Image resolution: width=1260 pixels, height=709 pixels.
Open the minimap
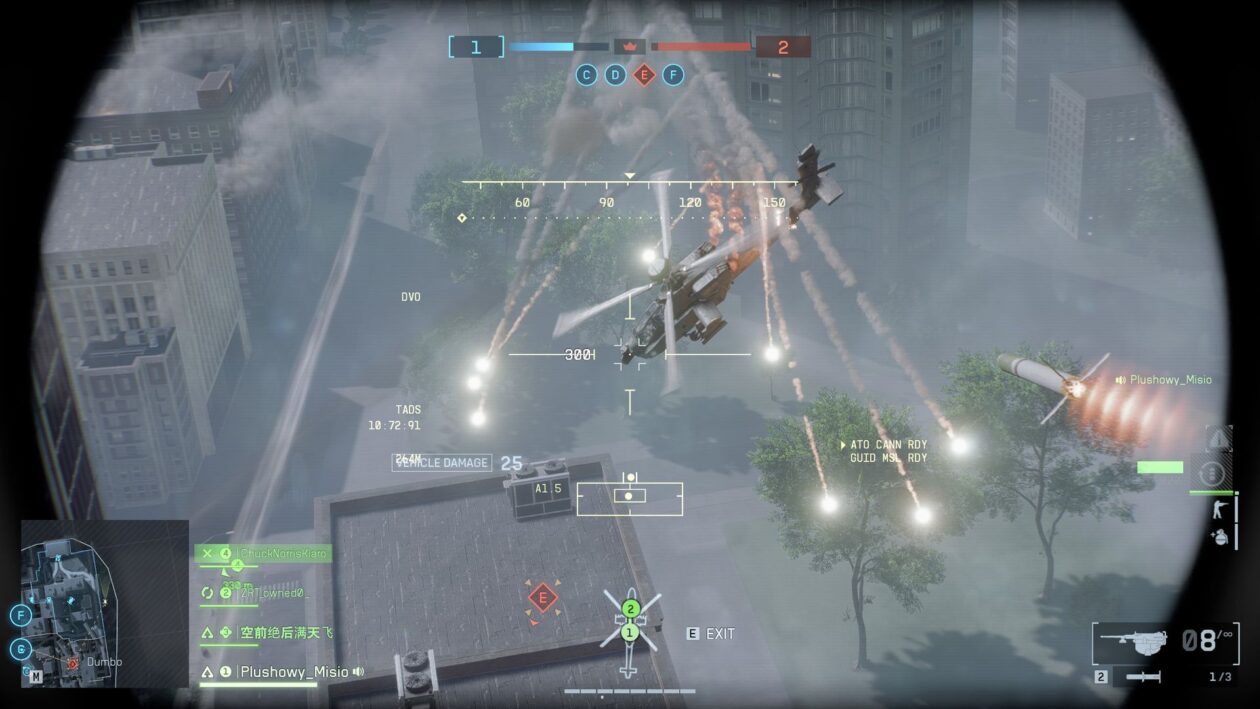[x=105, y=603]
